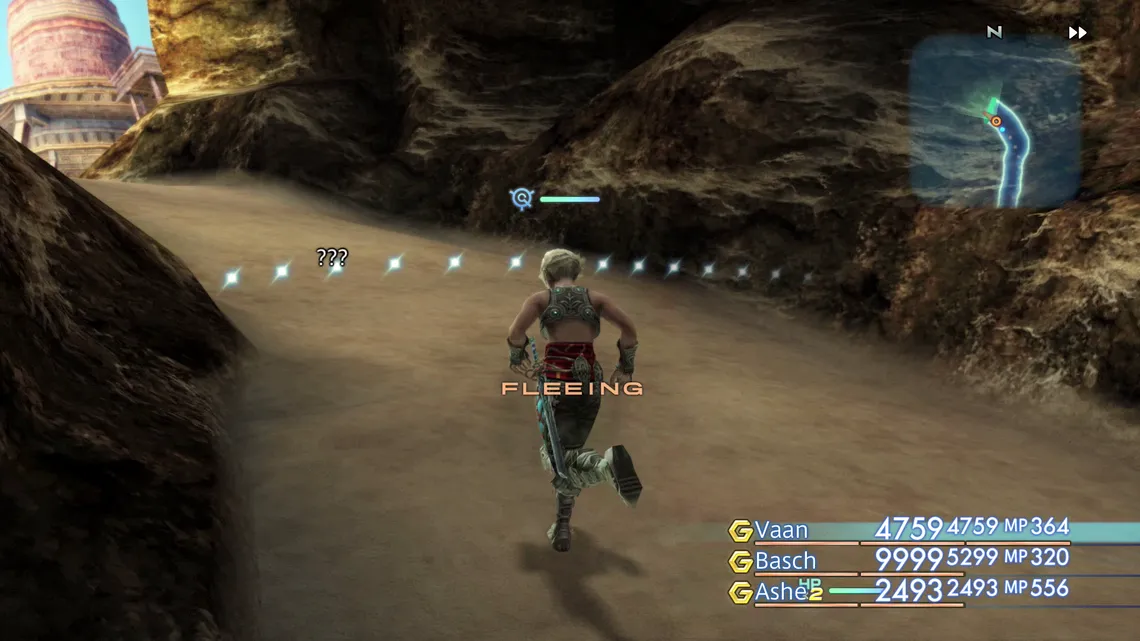Select Basch in the party list
This screenshot has width=1140, height=641.
pyautogui.click(x=785, y=561)
